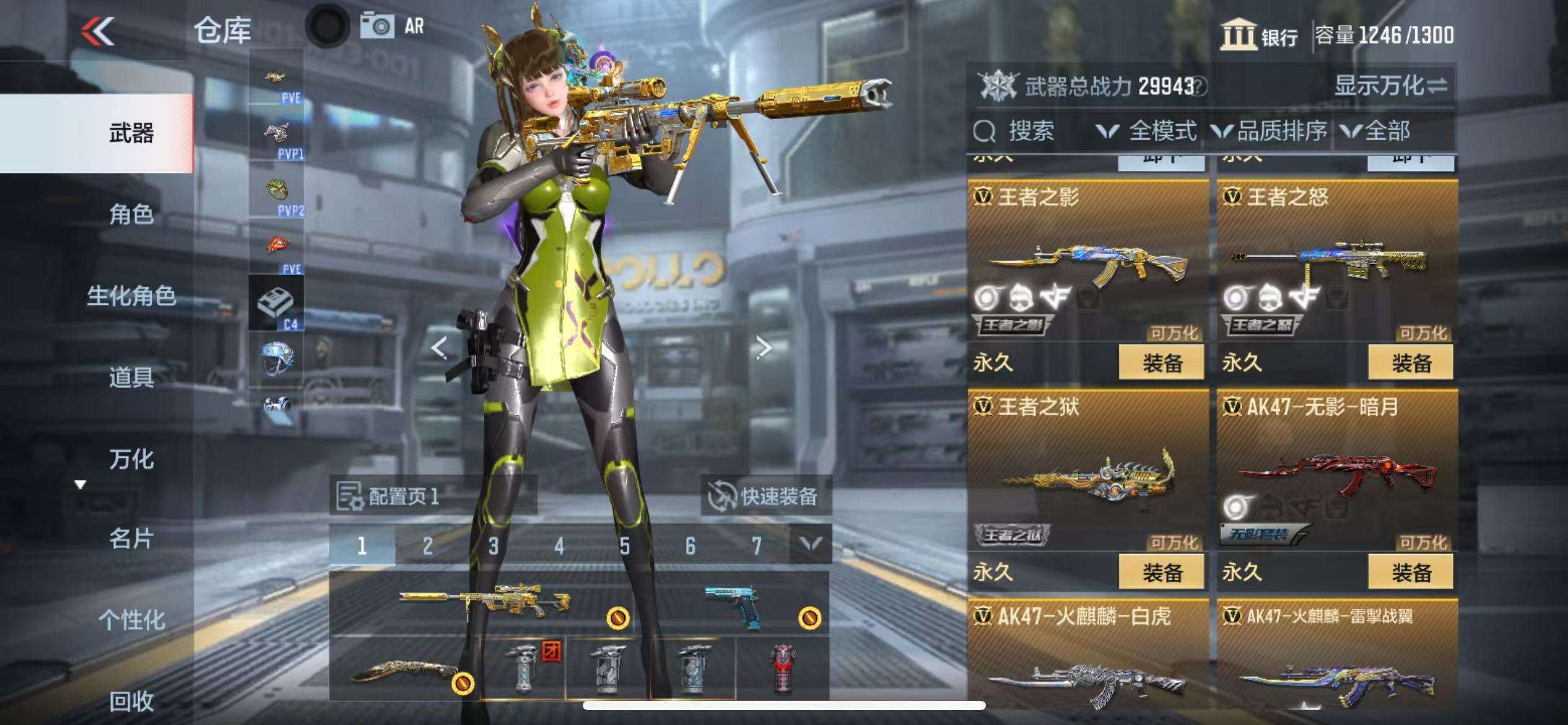Equip the 王者之影 weapon

pos(1161,362)
